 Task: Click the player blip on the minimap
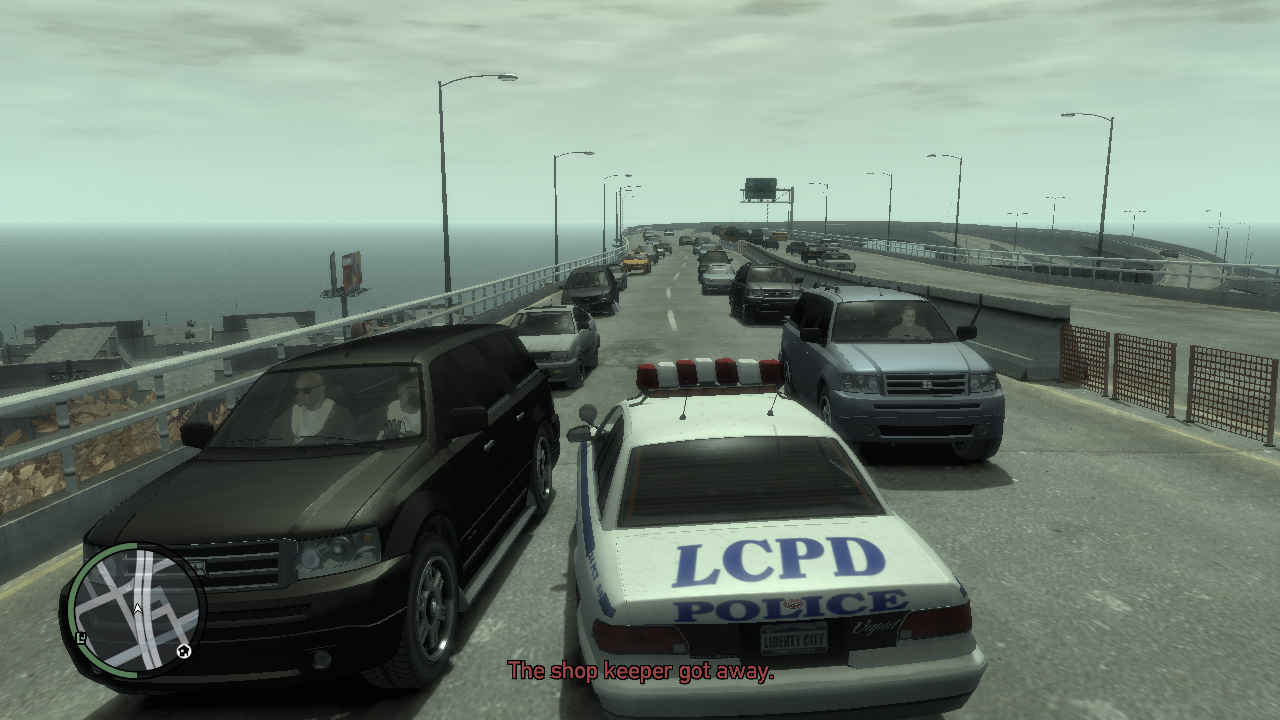point(137,609)
